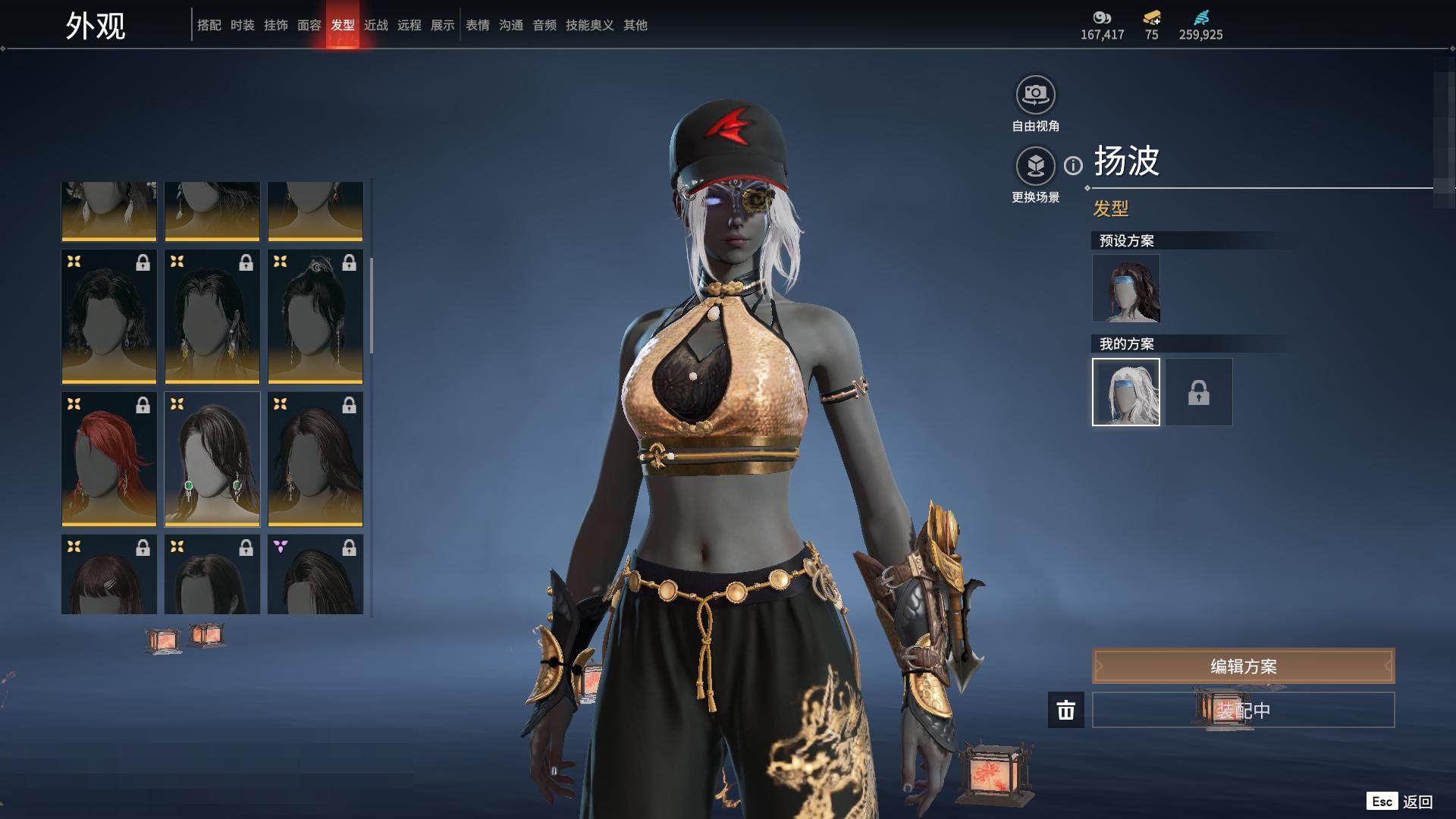This screenshot has width=1456, height=819.
Task: Click the locked my-scheme slot
Action: (x=1198, y=392)
